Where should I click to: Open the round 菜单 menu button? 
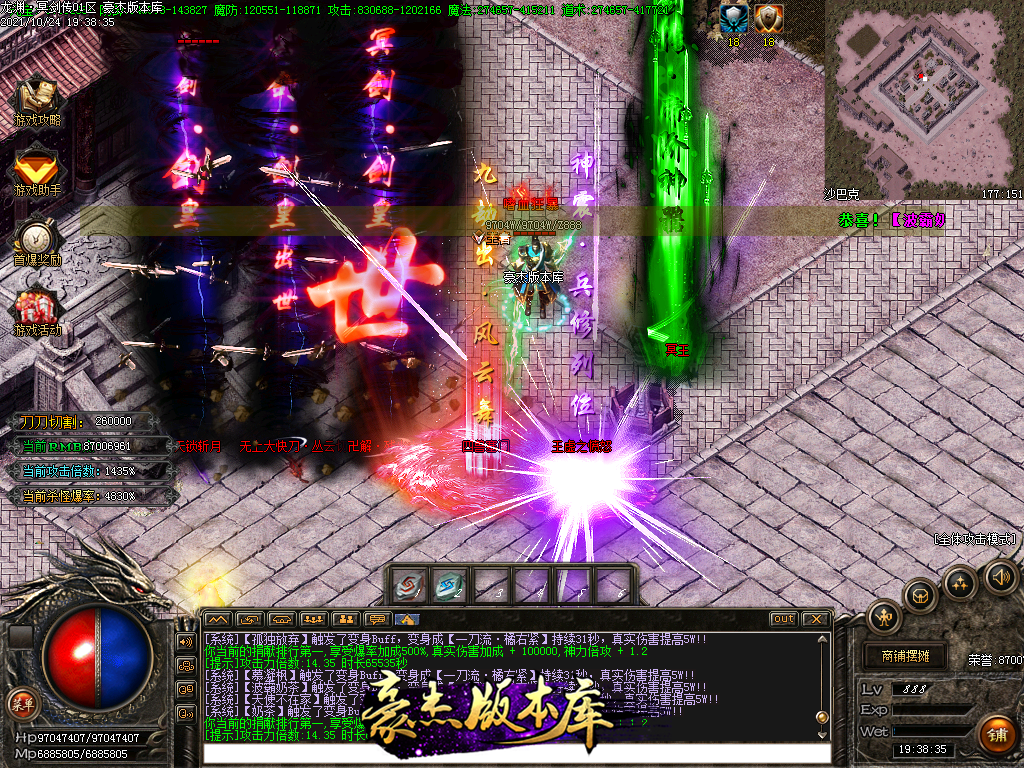pos(21,702)
